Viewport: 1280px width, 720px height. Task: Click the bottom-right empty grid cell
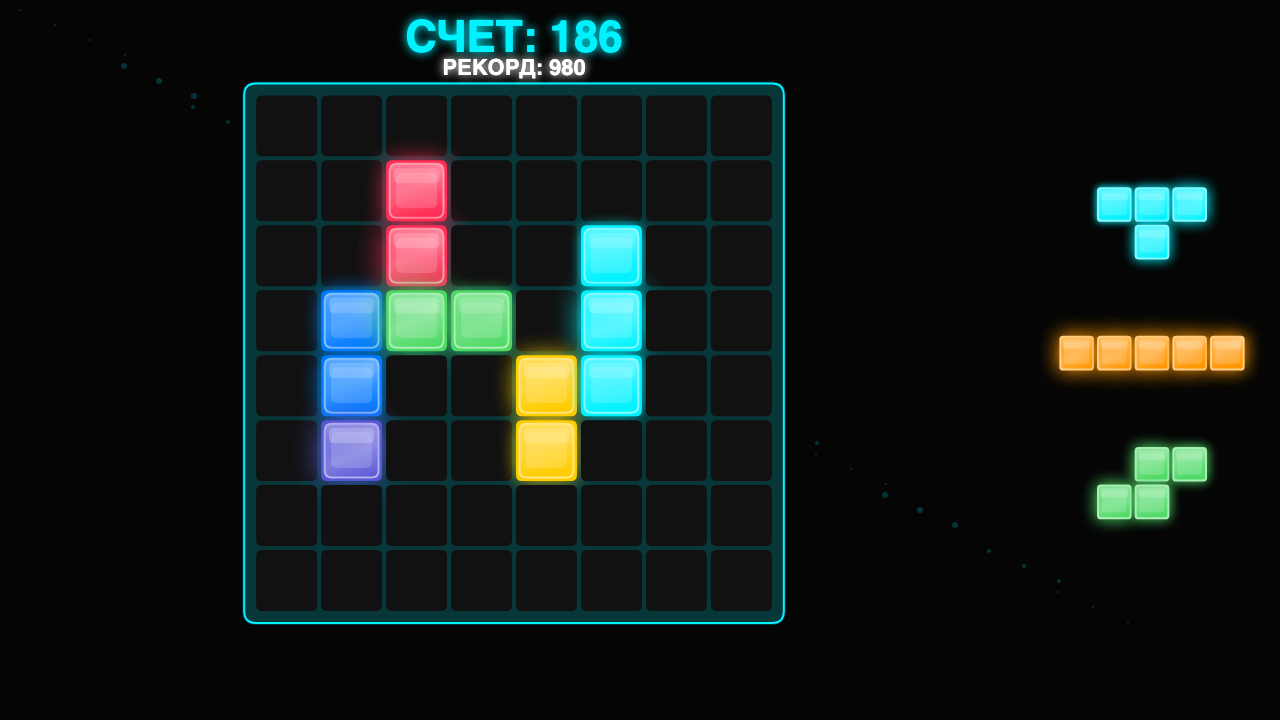[x=742, y=580]
